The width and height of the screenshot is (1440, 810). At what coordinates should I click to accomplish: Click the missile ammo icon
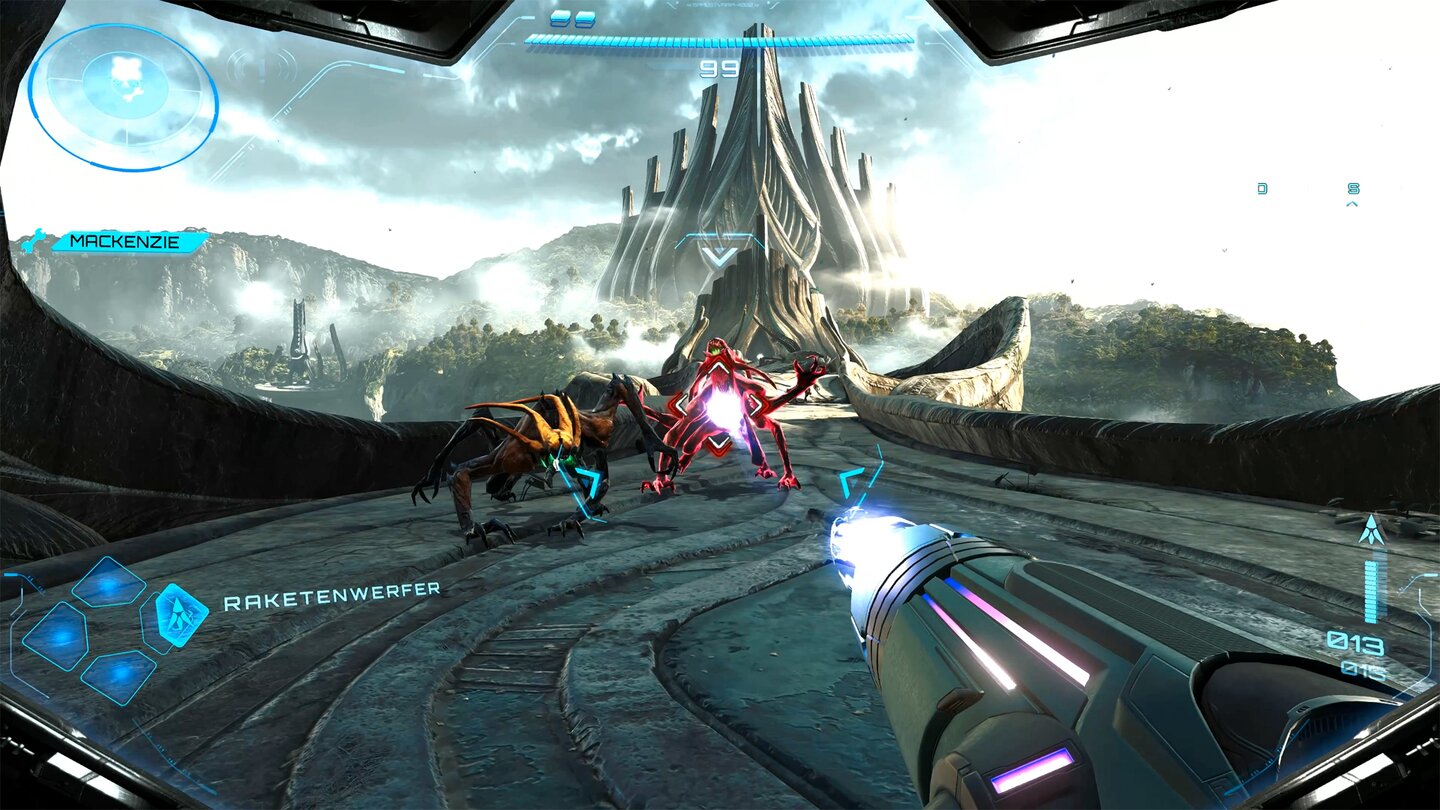(x=1371, y=531)
